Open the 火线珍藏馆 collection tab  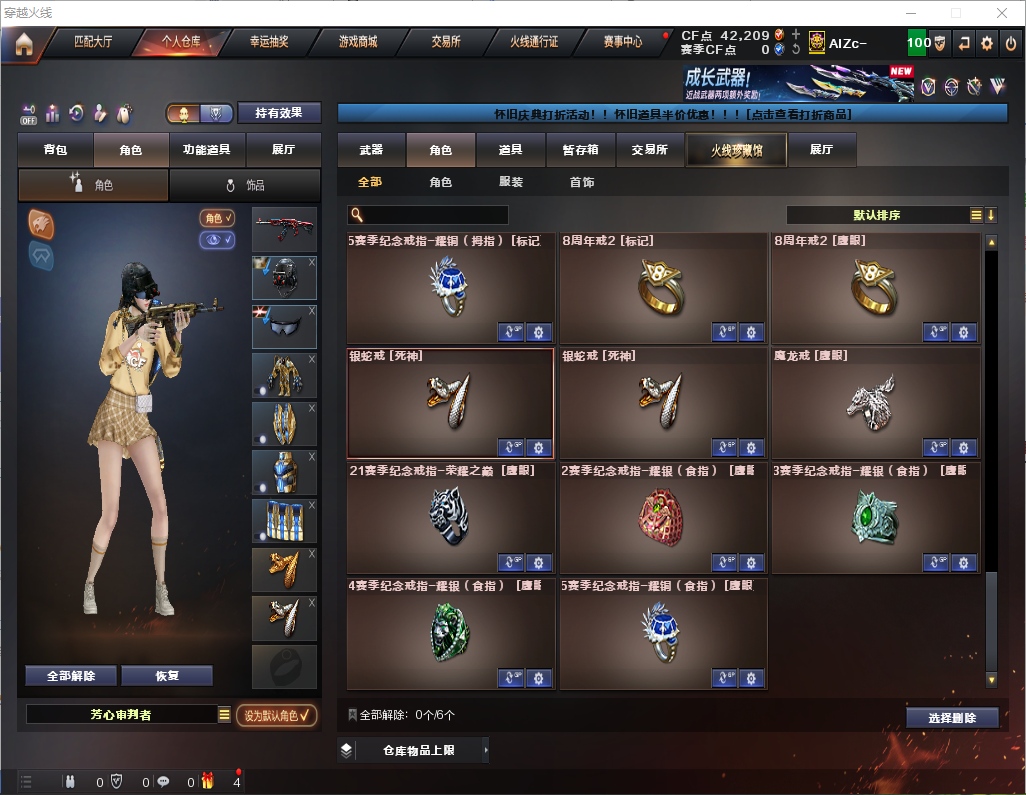[736, 150]
